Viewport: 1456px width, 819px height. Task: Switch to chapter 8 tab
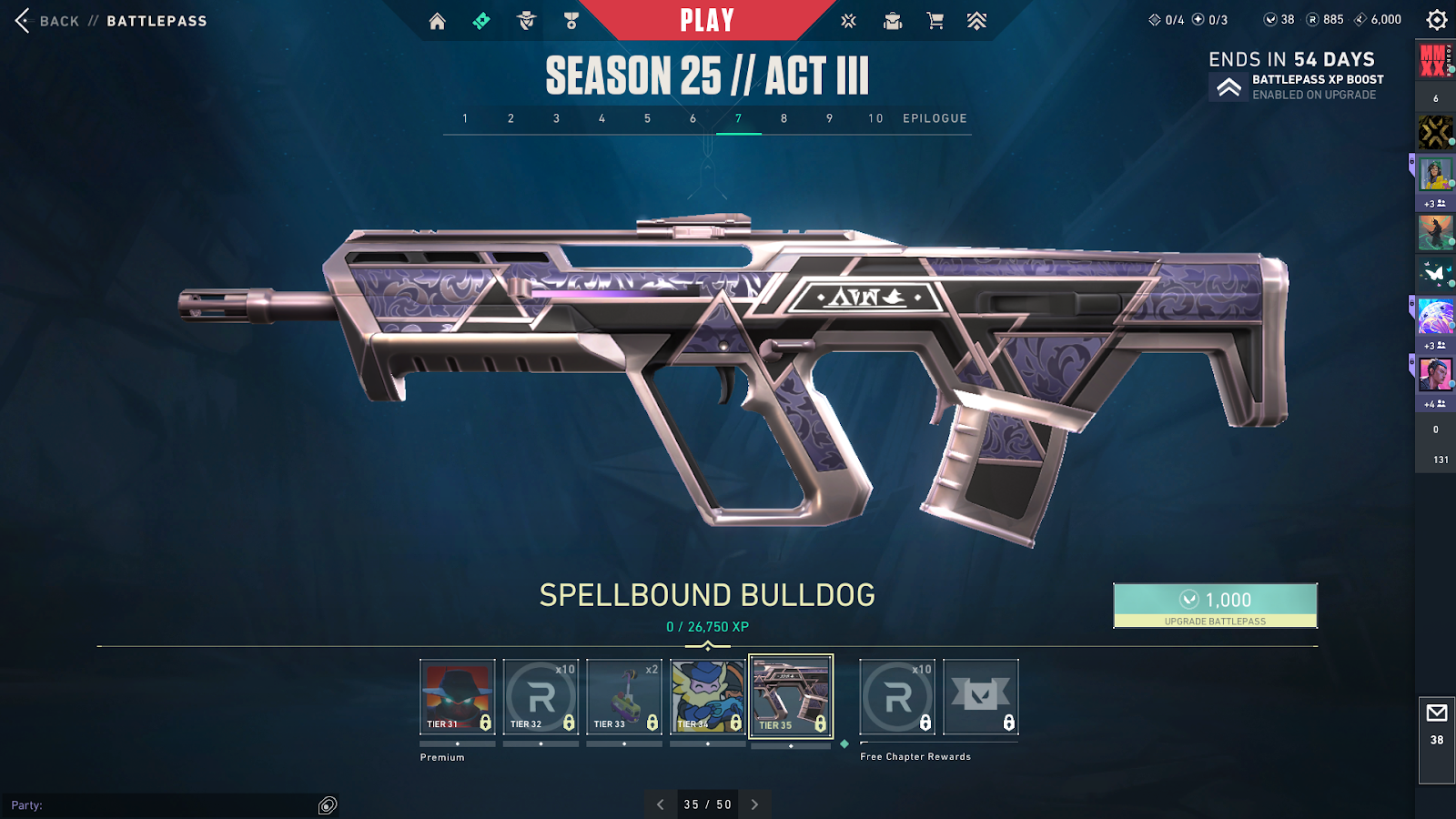pos(784,118)
